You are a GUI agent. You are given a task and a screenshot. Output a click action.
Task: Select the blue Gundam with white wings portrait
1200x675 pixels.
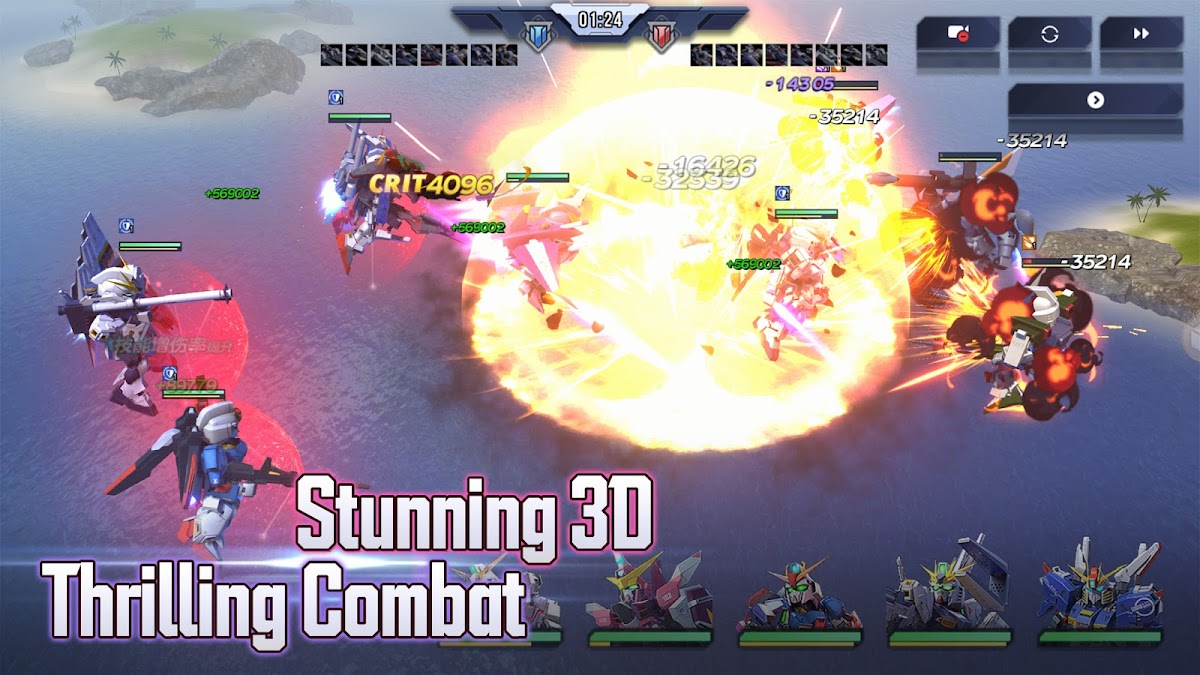(x=1099, y=592)
